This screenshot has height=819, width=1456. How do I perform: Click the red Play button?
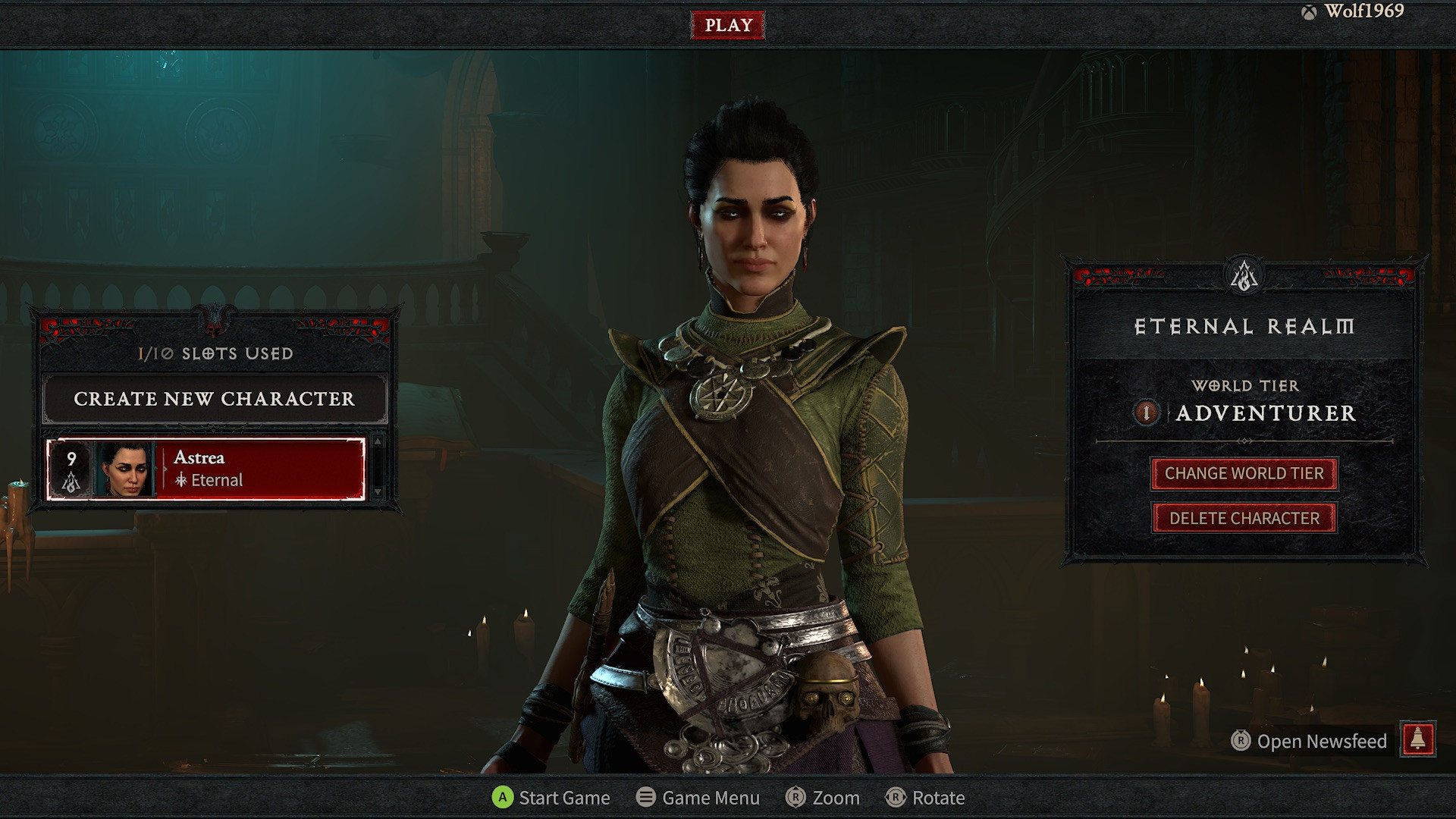pos(728,25)
